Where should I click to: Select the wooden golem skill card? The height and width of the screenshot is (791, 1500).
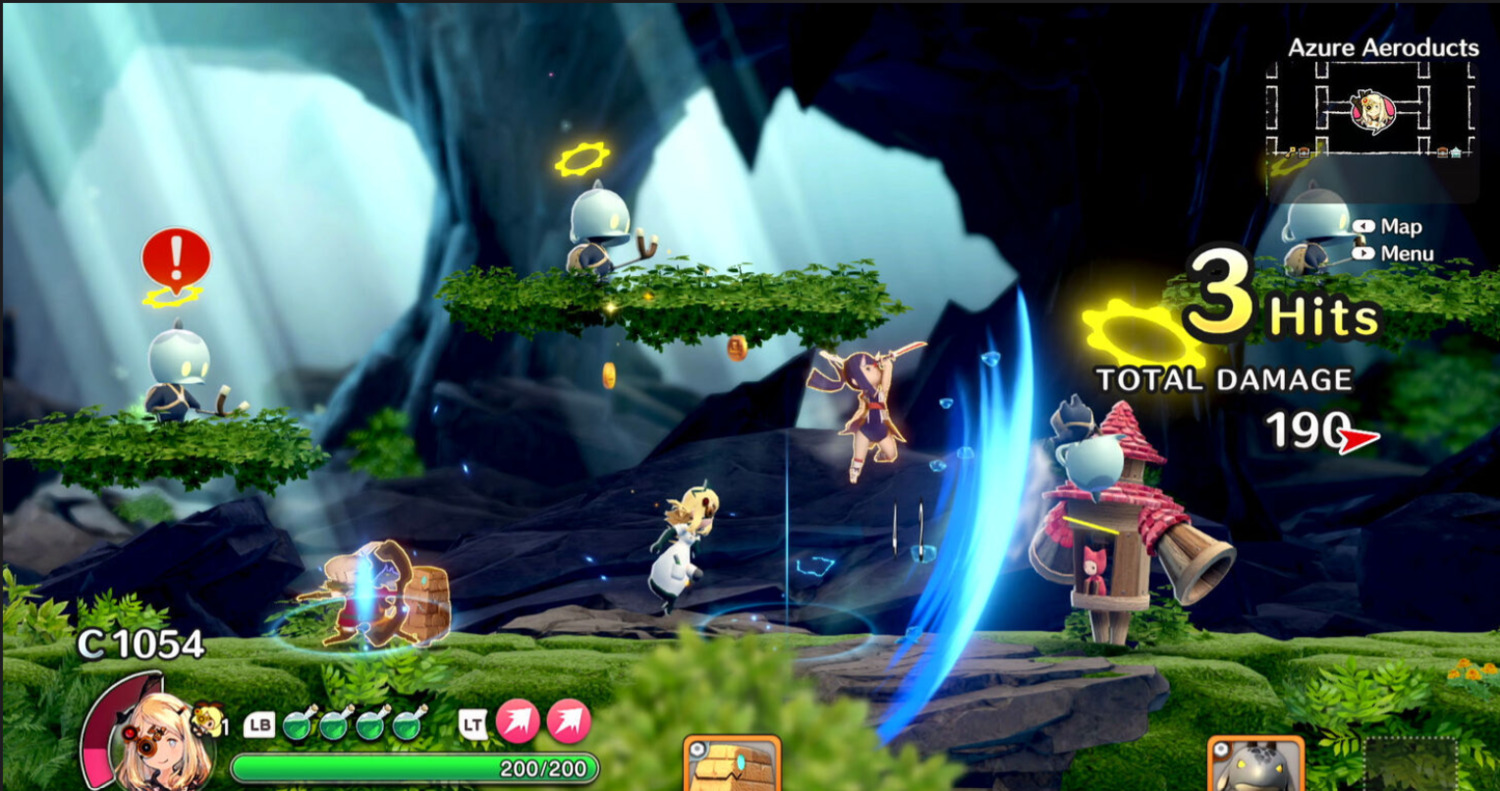pos(732,765)
